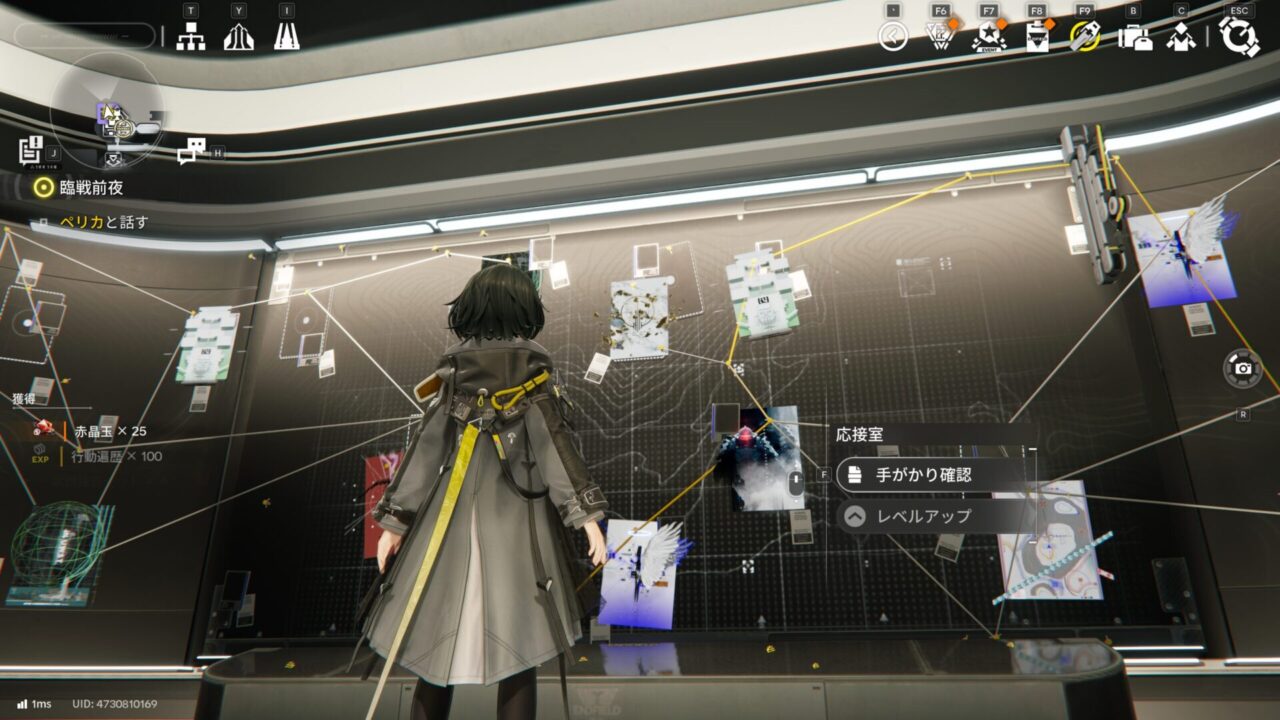Click the triple upward arrows icon
Screen dimensions: 1280x720
click(x=286, y=36)
